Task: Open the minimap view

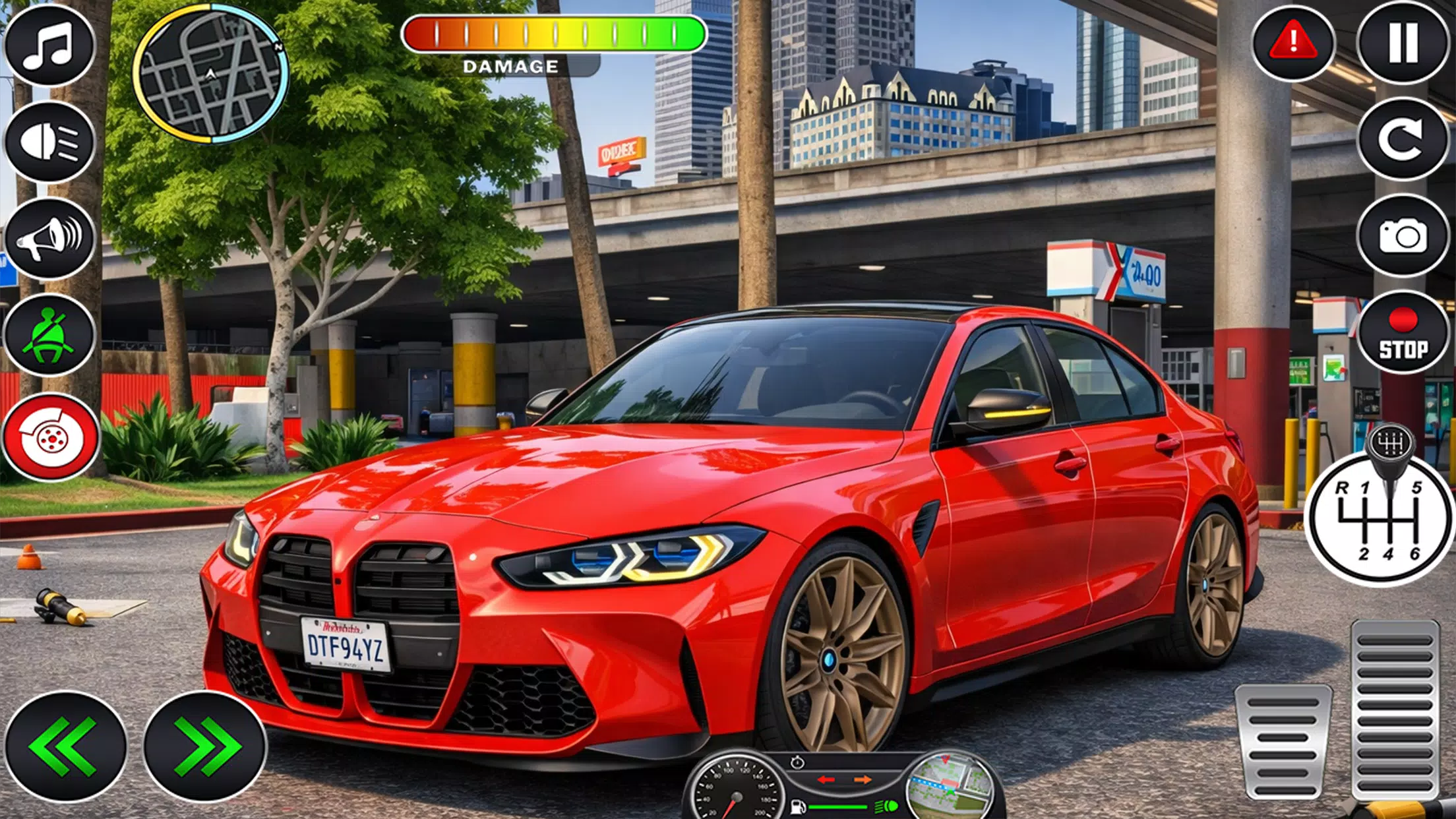Action: click(x=212, y=73)
